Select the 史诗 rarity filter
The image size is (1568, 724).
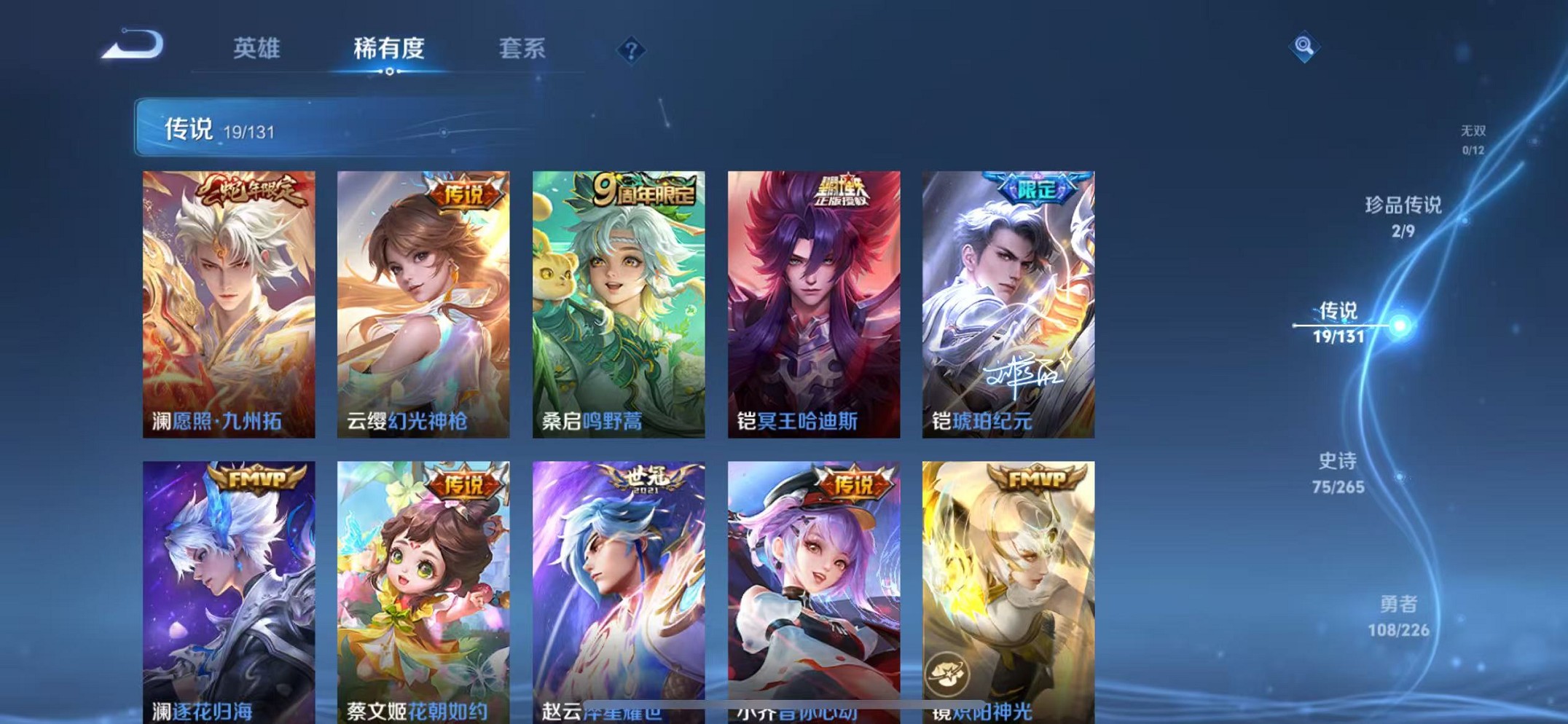(x=1337, y=470)
